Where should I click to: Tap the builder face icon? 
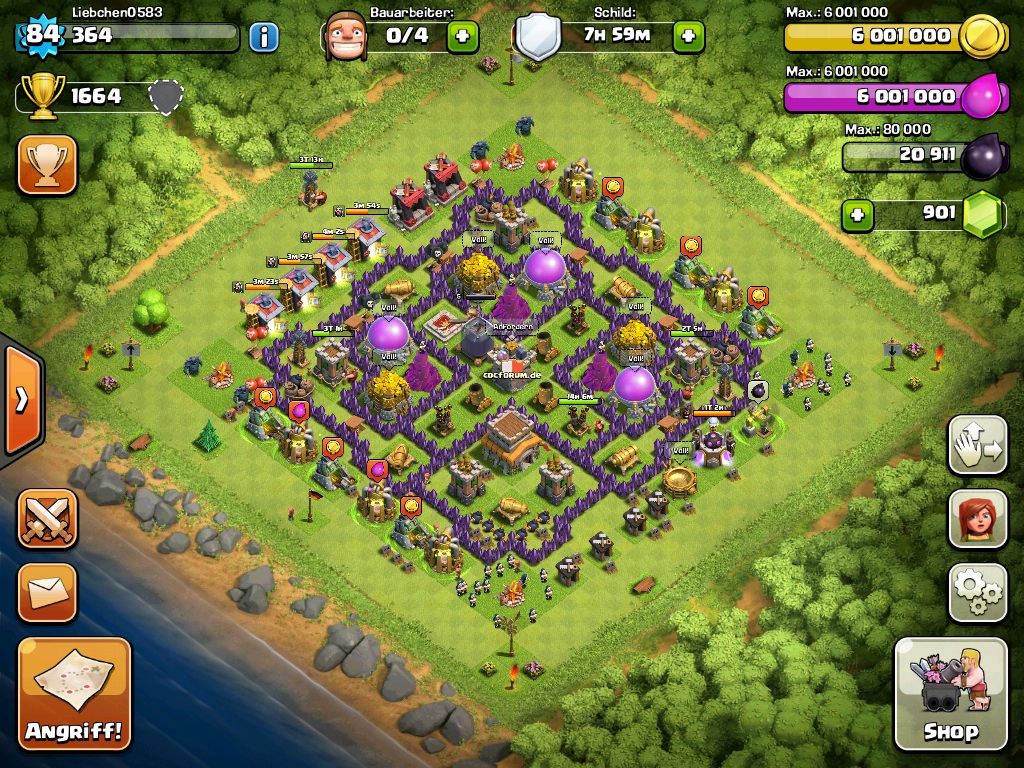345,36
